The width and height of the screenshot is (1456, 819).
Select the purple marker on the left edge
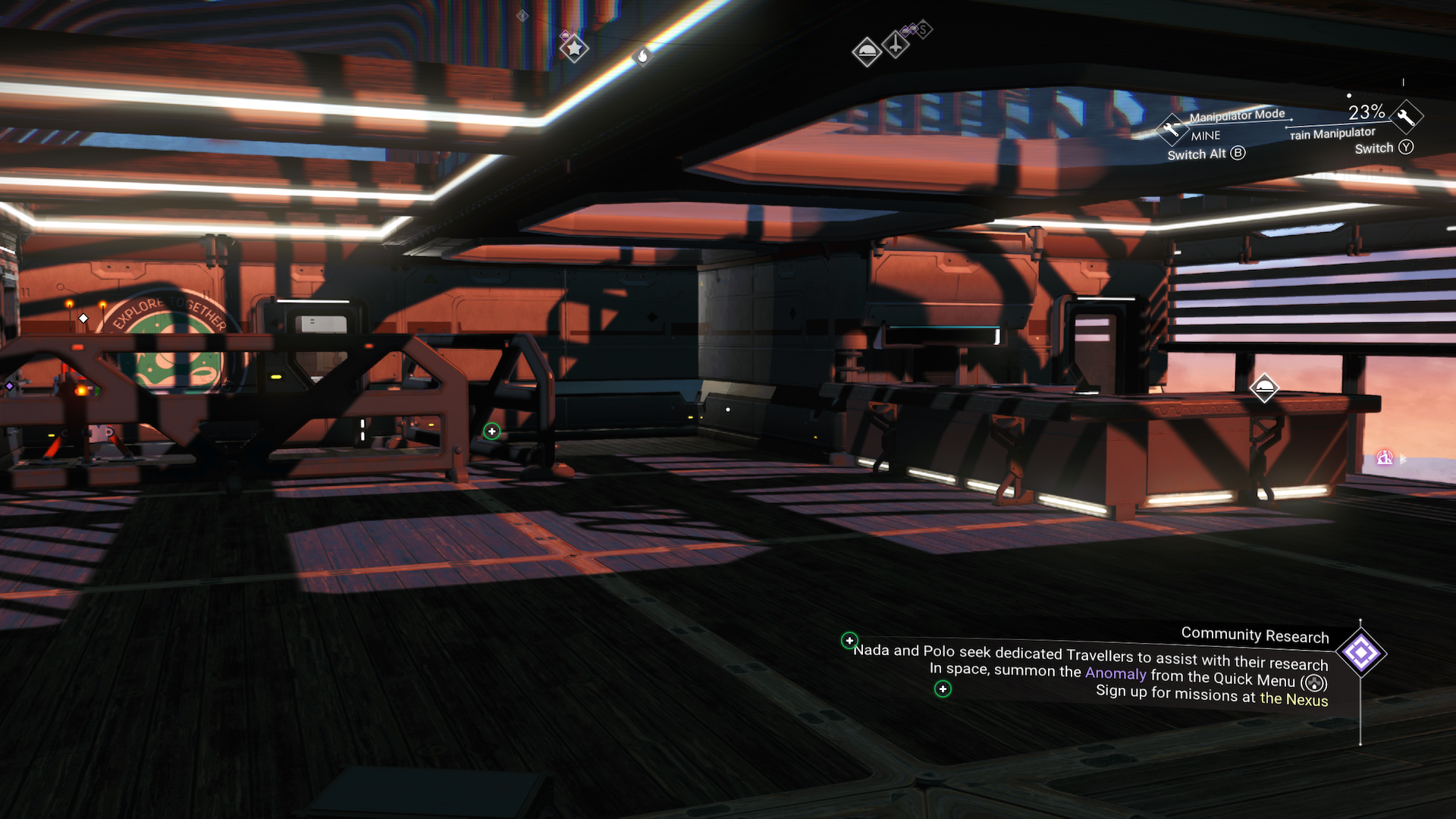pyautogui.click(x=8, y=388)
